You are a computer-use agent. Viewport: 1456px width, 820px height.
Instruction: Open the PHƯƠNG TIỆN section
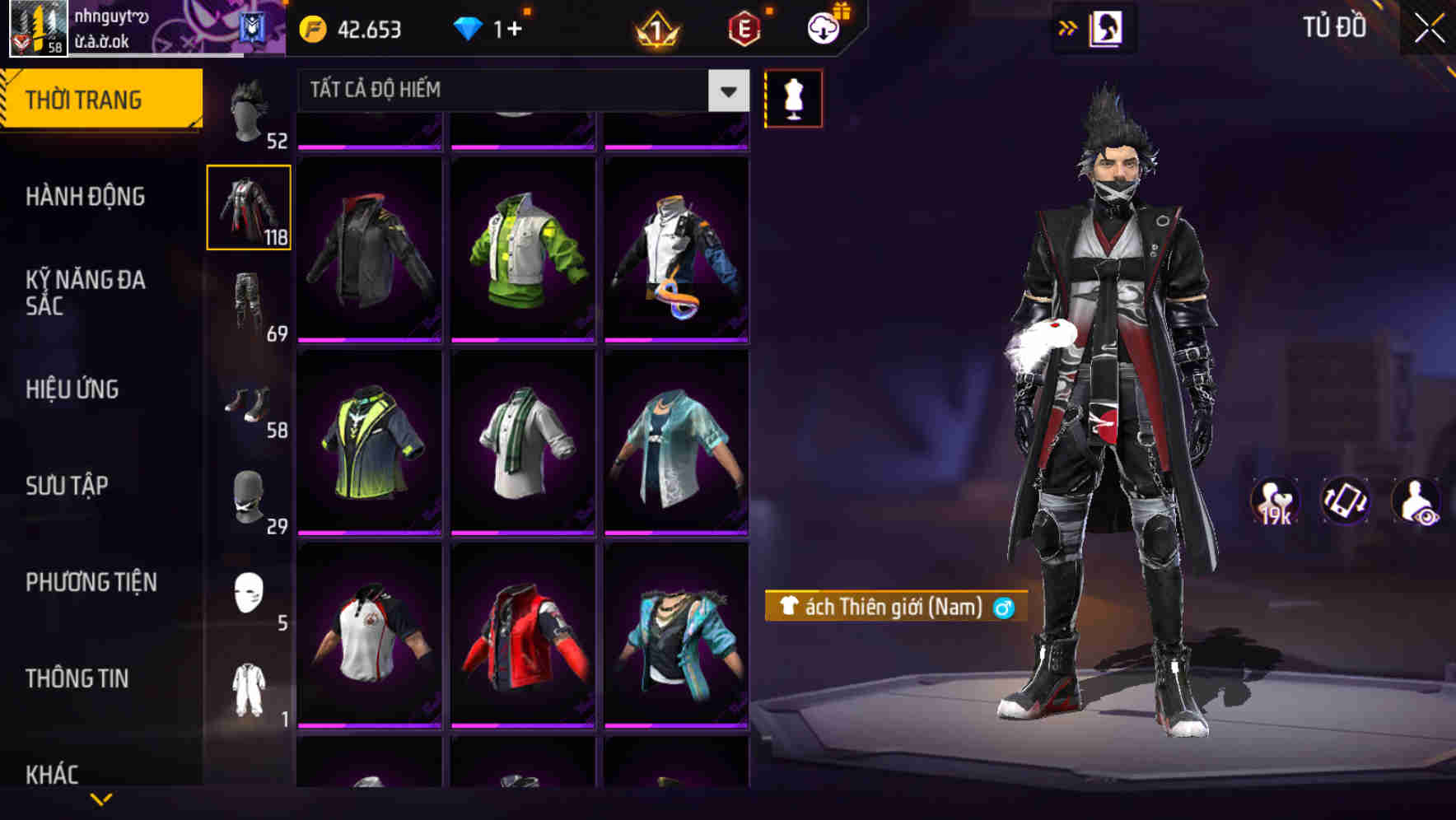[x=90, y=581]
